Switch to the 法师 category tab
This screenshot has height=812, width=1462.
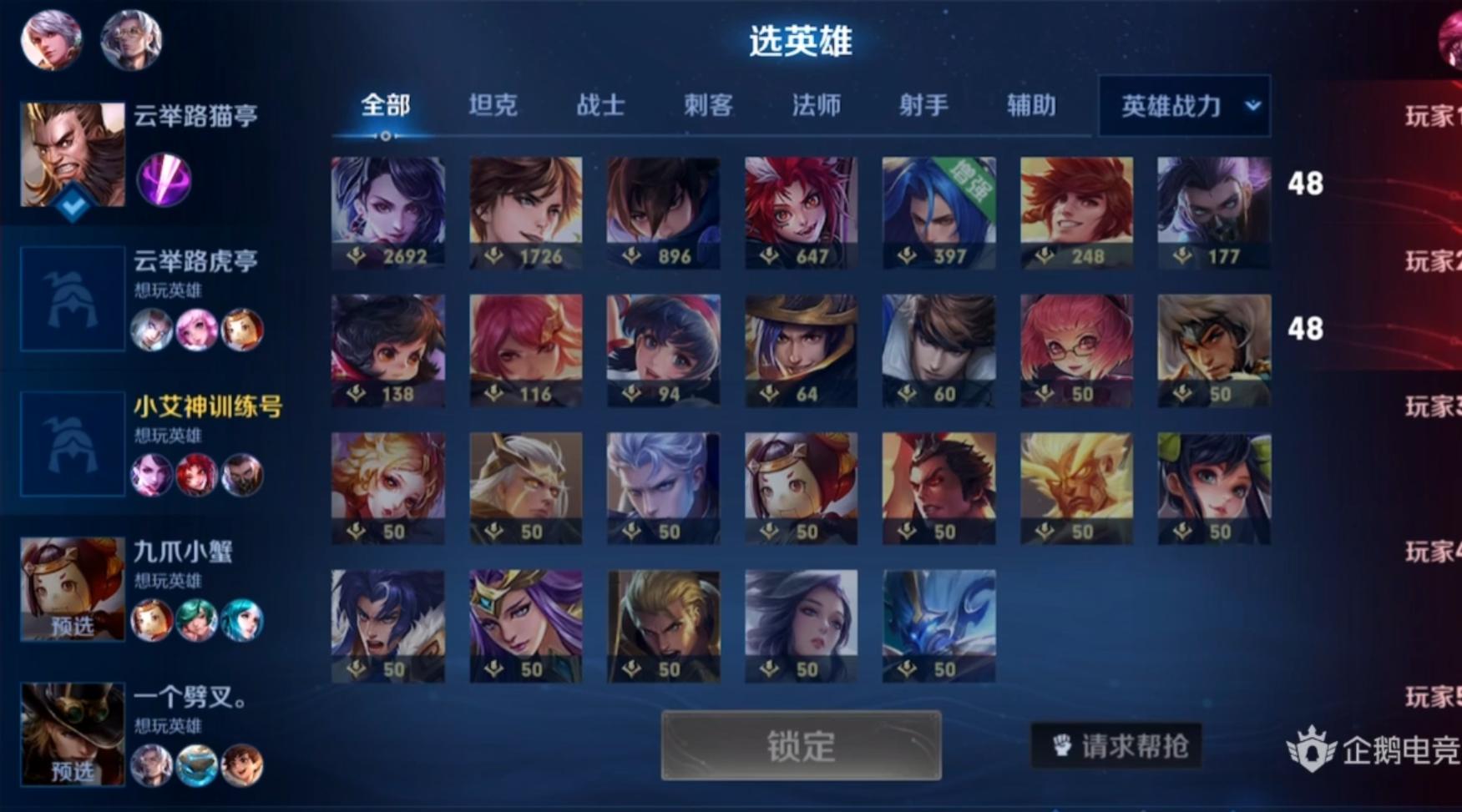814,106
